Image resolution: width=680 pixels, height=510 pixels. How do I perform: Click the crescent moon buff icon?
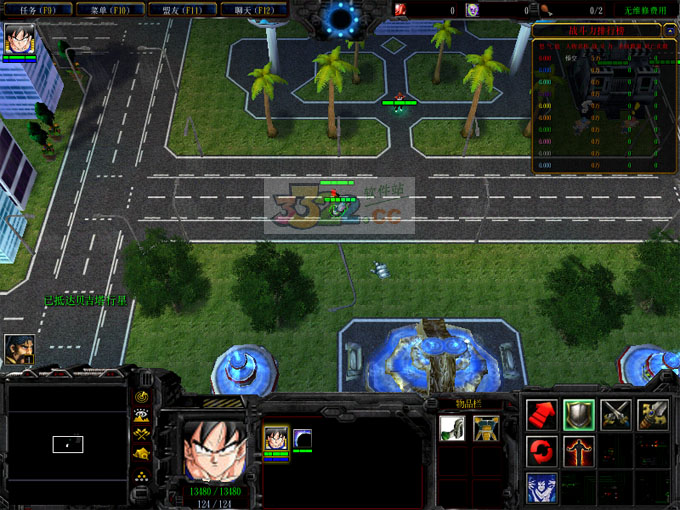click(x=302, y=438)
